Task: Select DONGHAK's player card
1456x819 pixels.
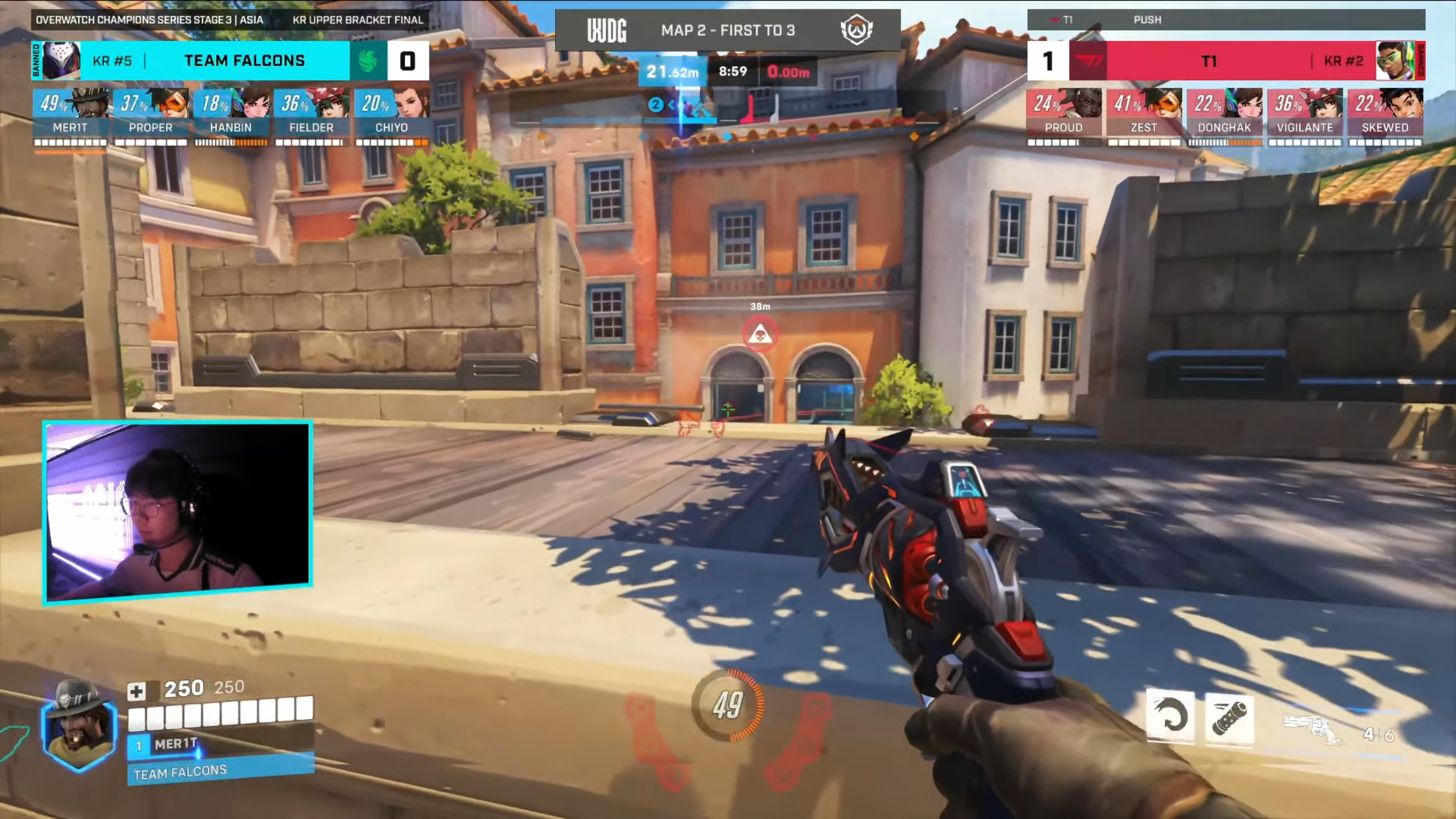Action: (x=1224, y=117)
